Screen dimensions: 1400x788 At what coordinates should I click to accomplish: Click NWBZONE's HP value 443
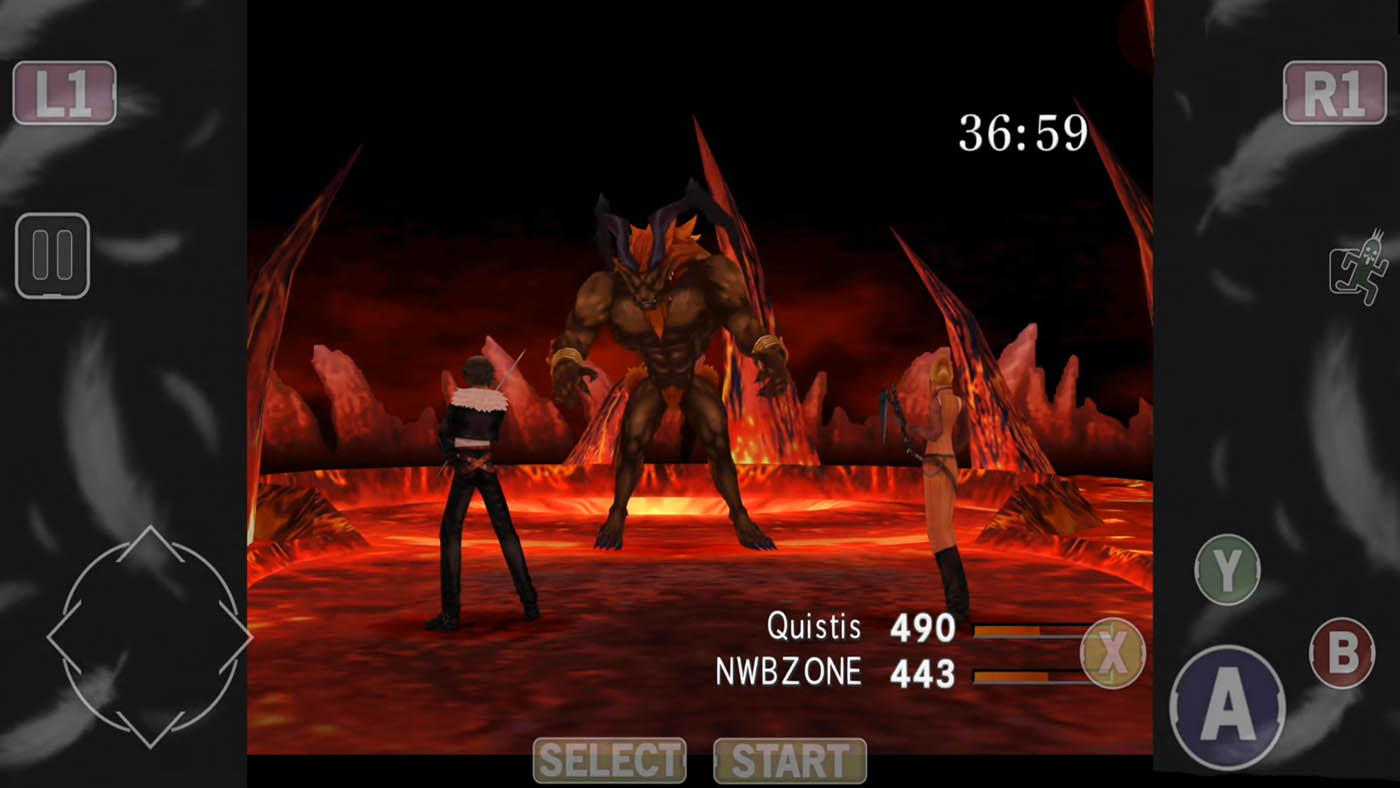[x=924, y=672]
